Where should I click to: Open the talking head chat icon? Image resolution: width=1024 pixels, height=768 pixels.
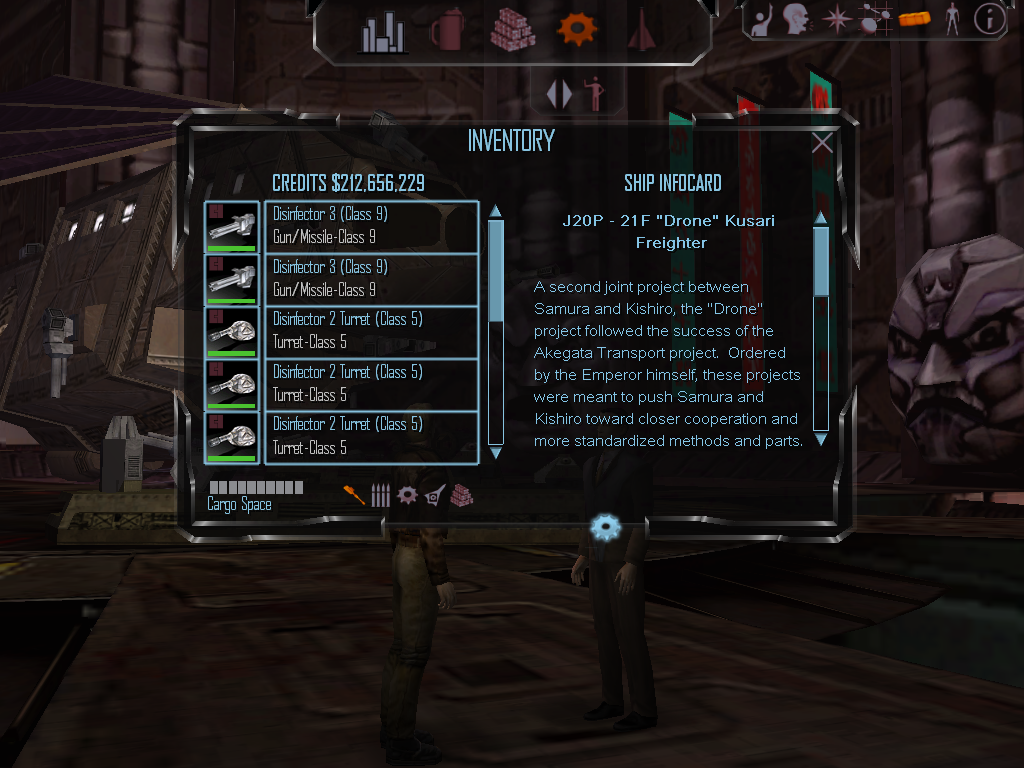click(x=796, y=18)
